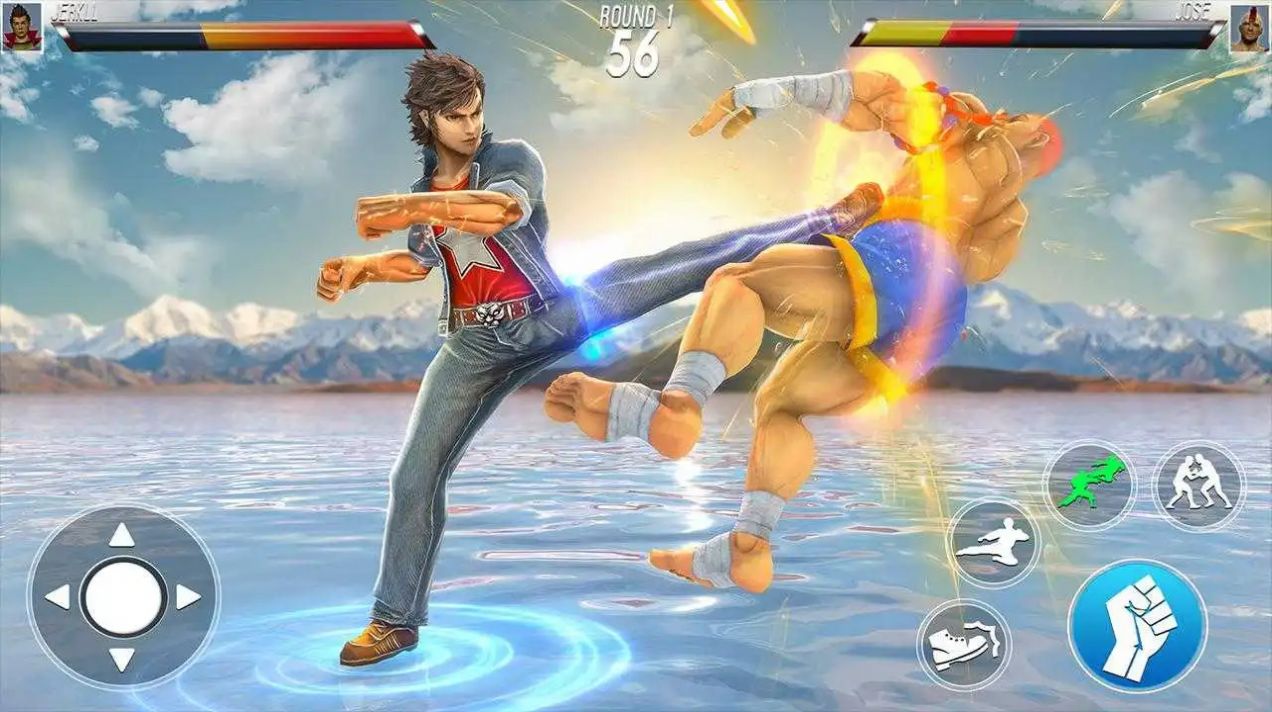Click Jose's opponent portrait
The image size is (1272, 712).
click(x=1248, y=28)
